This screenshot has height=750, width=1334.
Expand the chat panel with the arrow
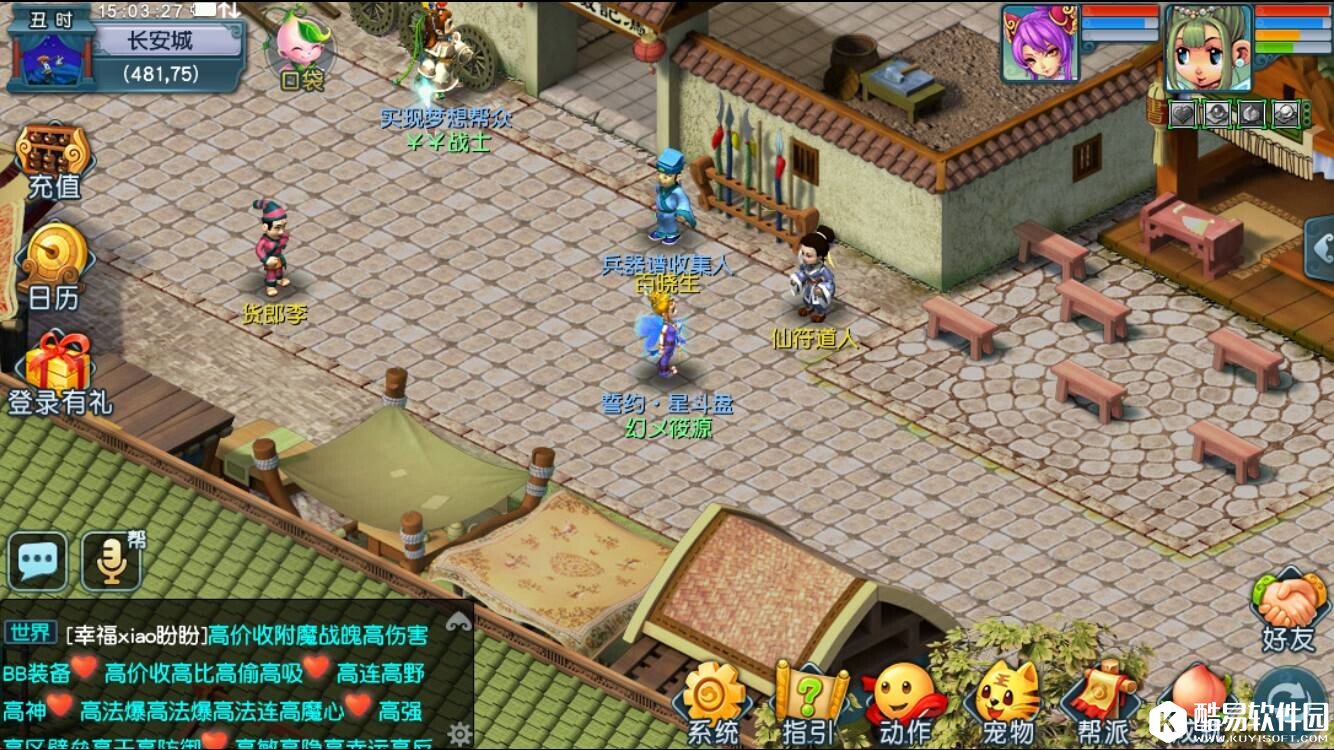[459, 621]
